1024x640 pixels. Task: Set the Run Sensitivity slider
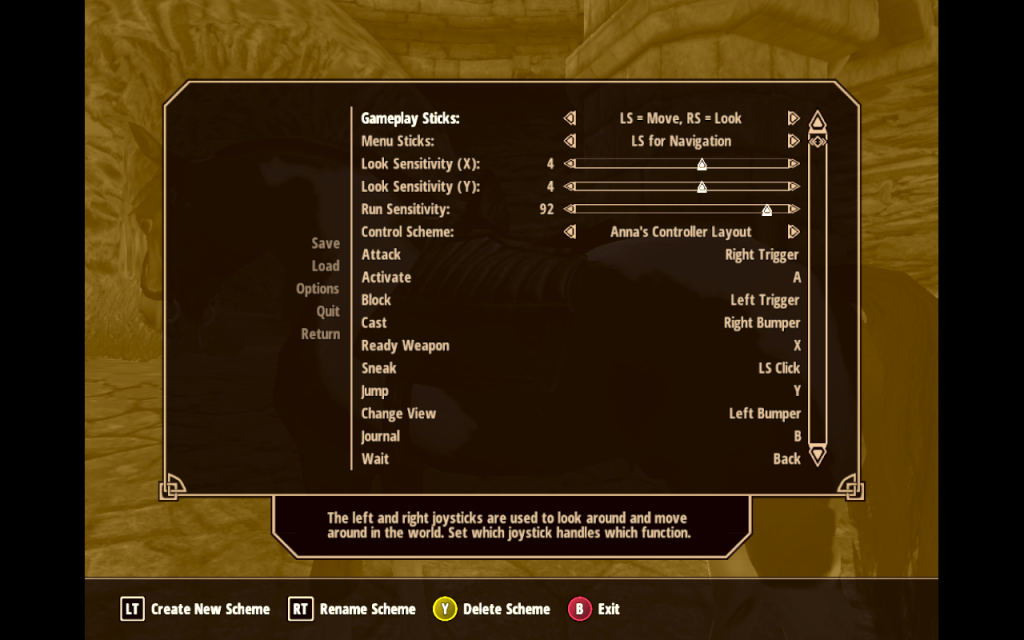pos(766,210)
